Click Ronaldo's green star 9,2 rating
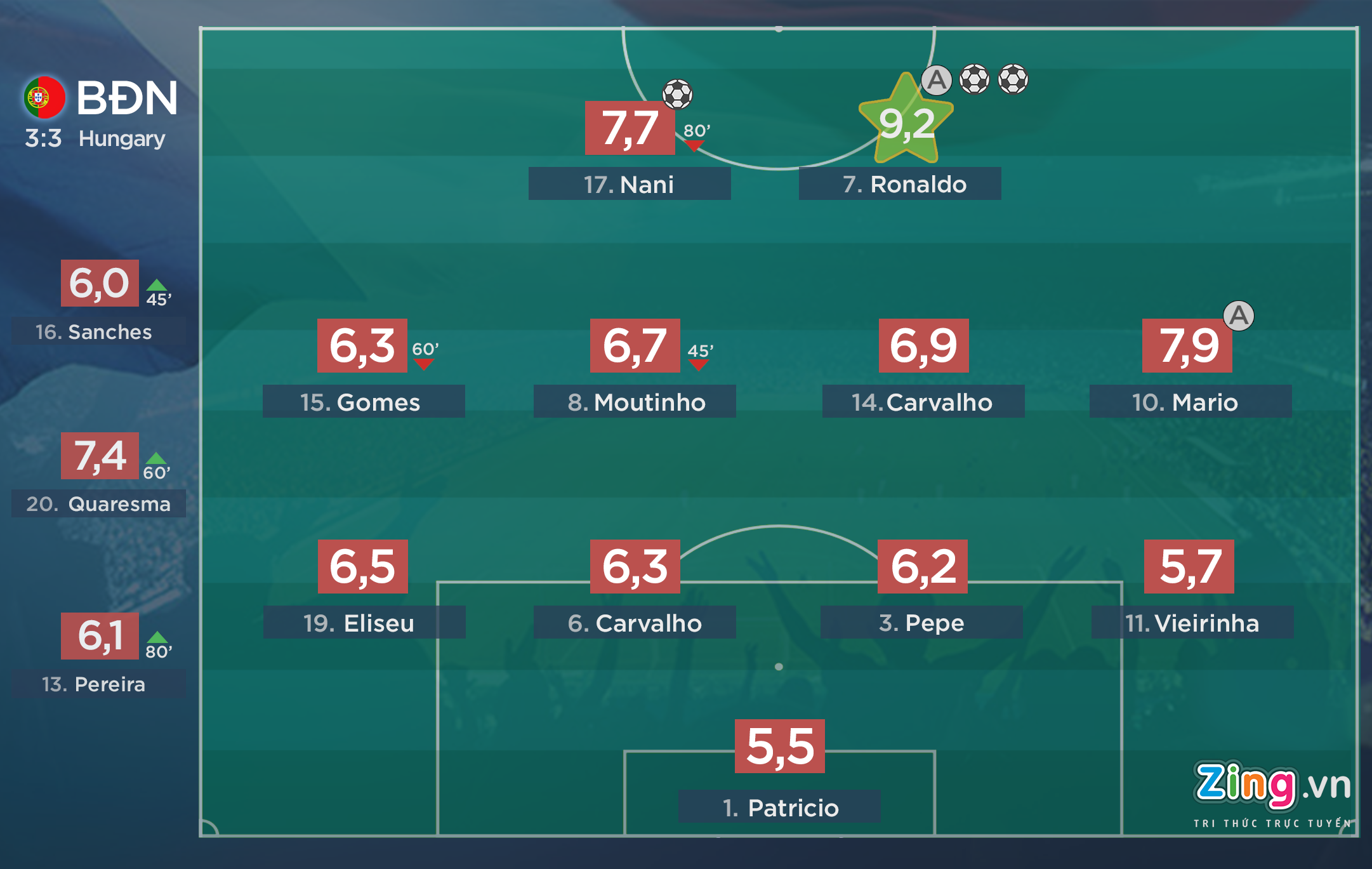The width and height of the screenshot is (1372, 869). tap(906, 123)
